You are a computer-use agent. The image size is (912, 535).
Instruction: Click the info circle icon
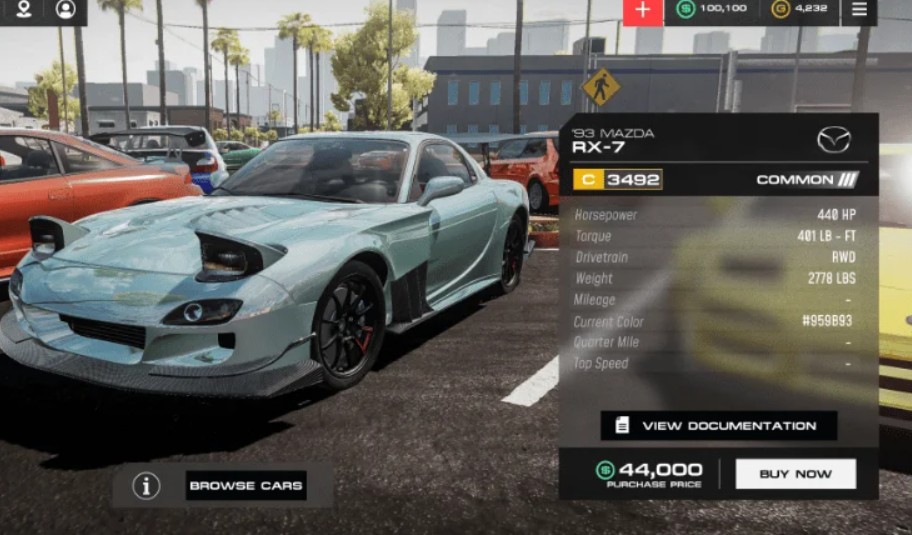(x=147, y=486)
